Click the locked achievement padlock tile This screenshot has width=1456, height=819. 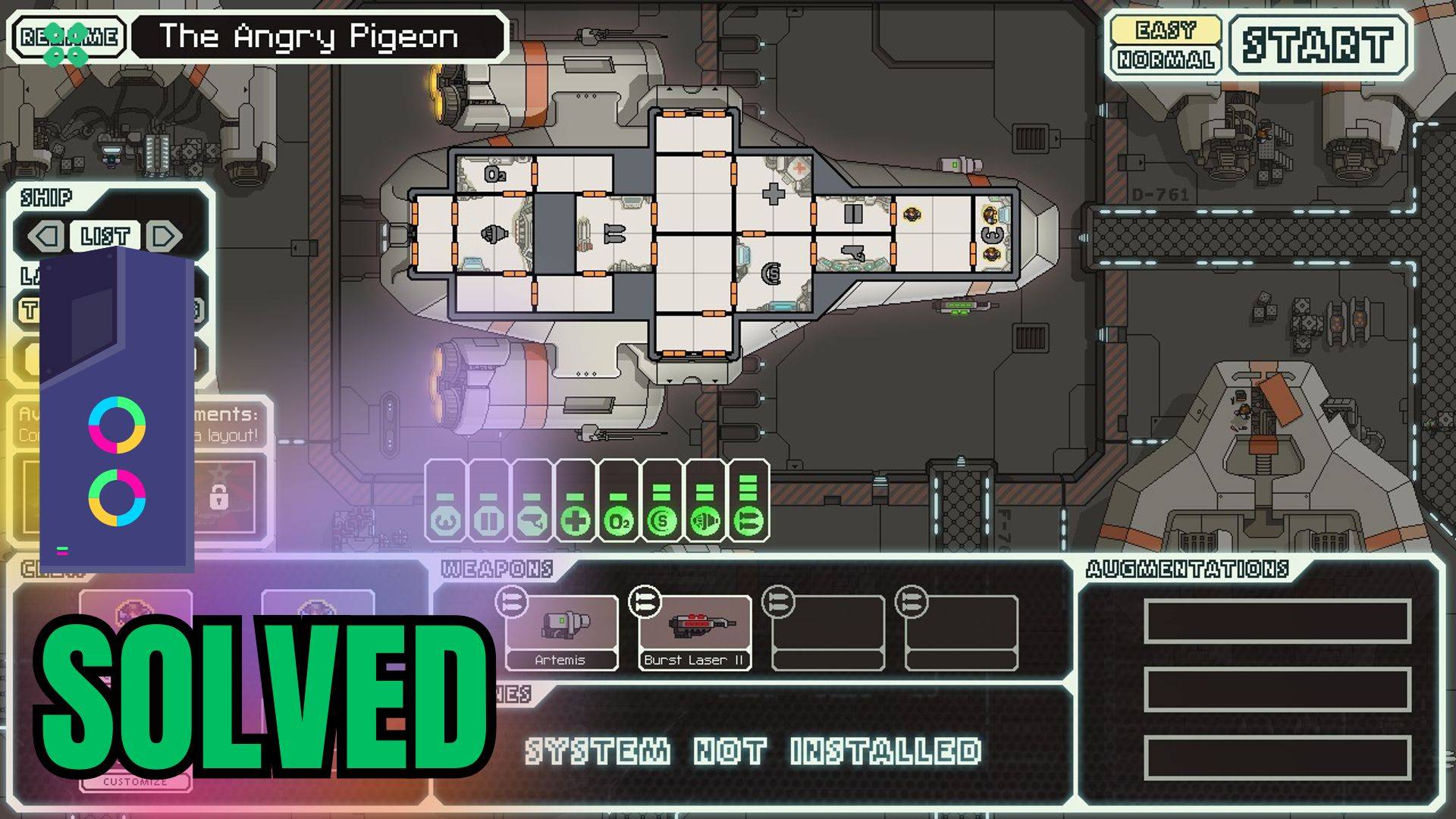(x=219, y=497)
